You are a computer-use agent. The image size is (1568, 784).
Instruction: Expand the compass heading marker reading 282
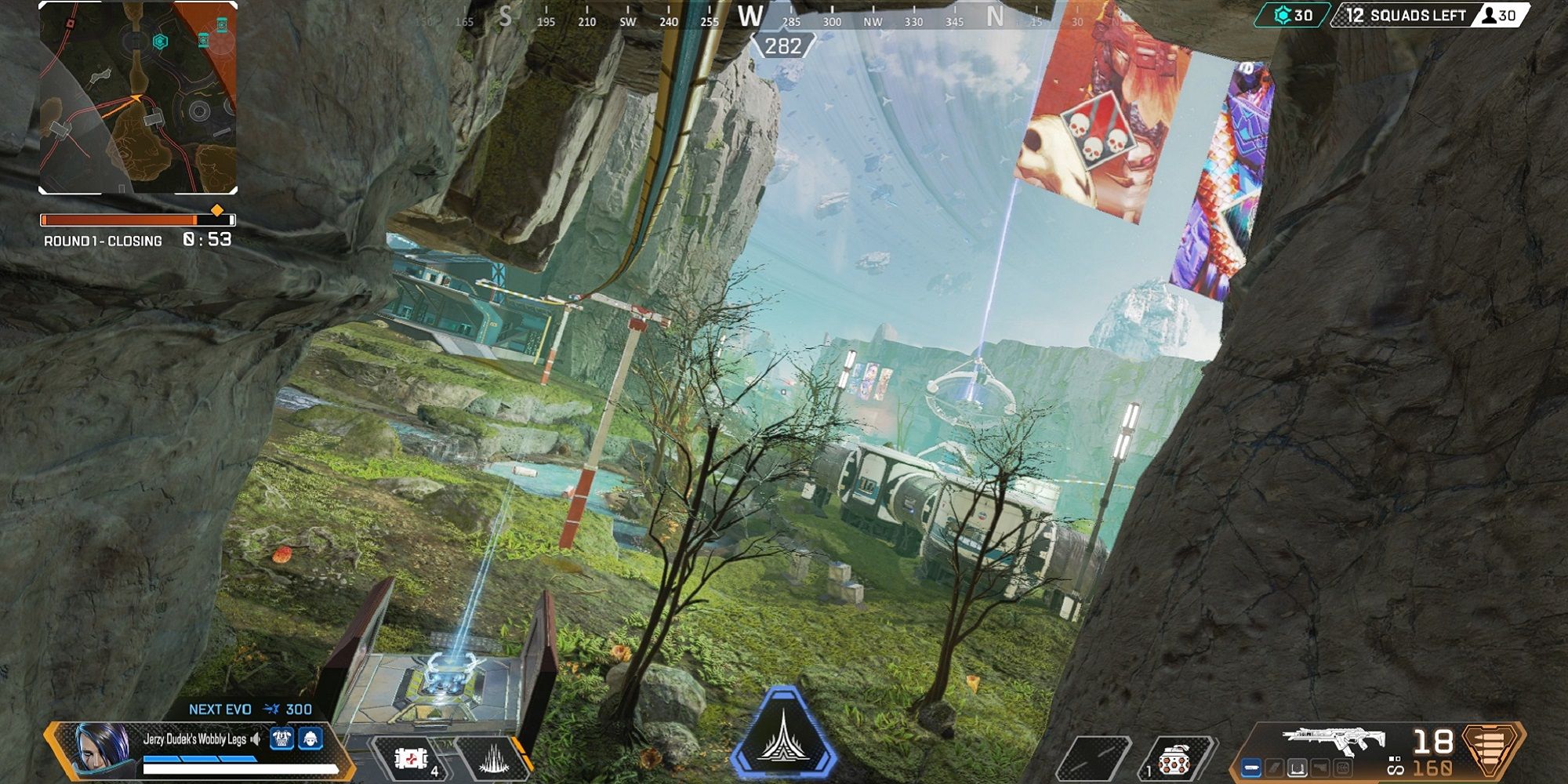click(x=780, y=45)
